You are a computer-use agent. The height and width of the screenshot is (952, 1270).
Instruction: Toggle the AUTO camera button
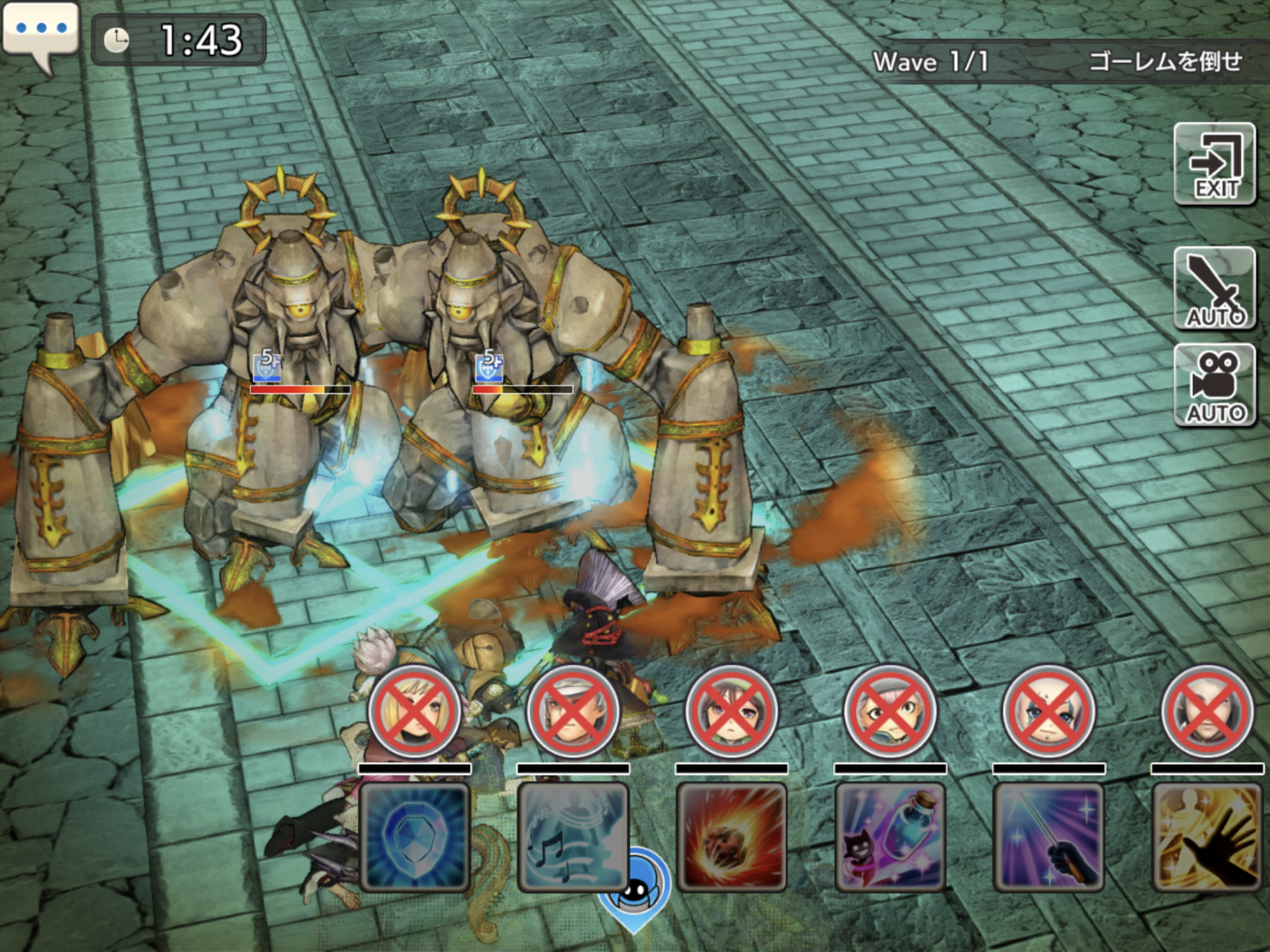click(x=1214, y=386)
